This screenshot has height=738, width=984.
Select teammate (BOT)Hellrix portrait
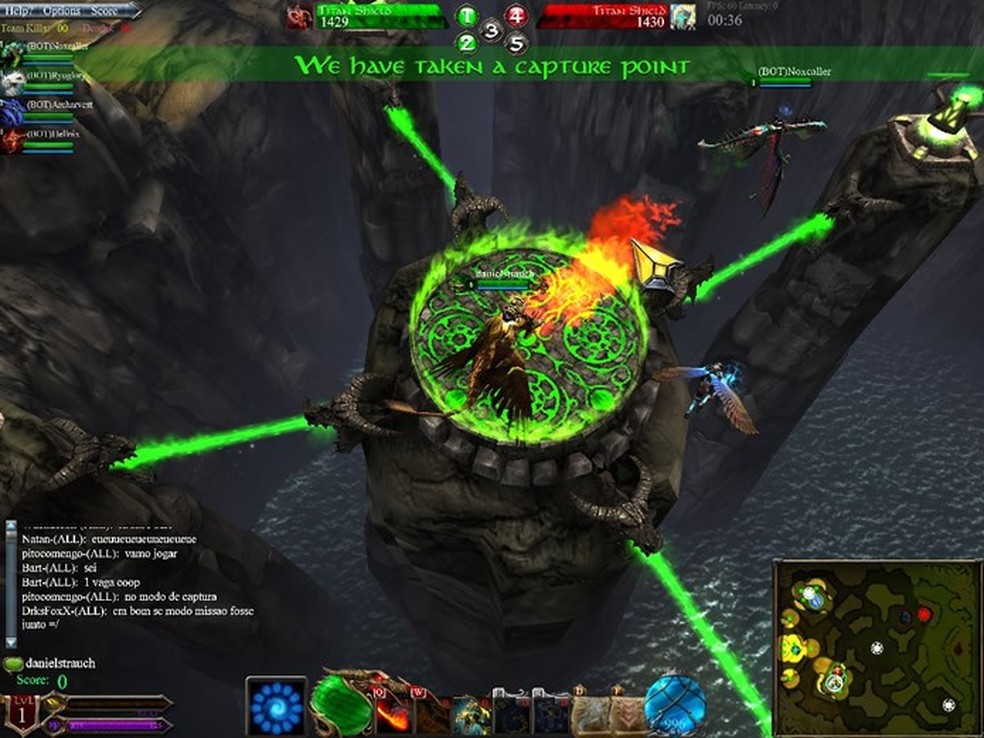[x=11, y=140]
